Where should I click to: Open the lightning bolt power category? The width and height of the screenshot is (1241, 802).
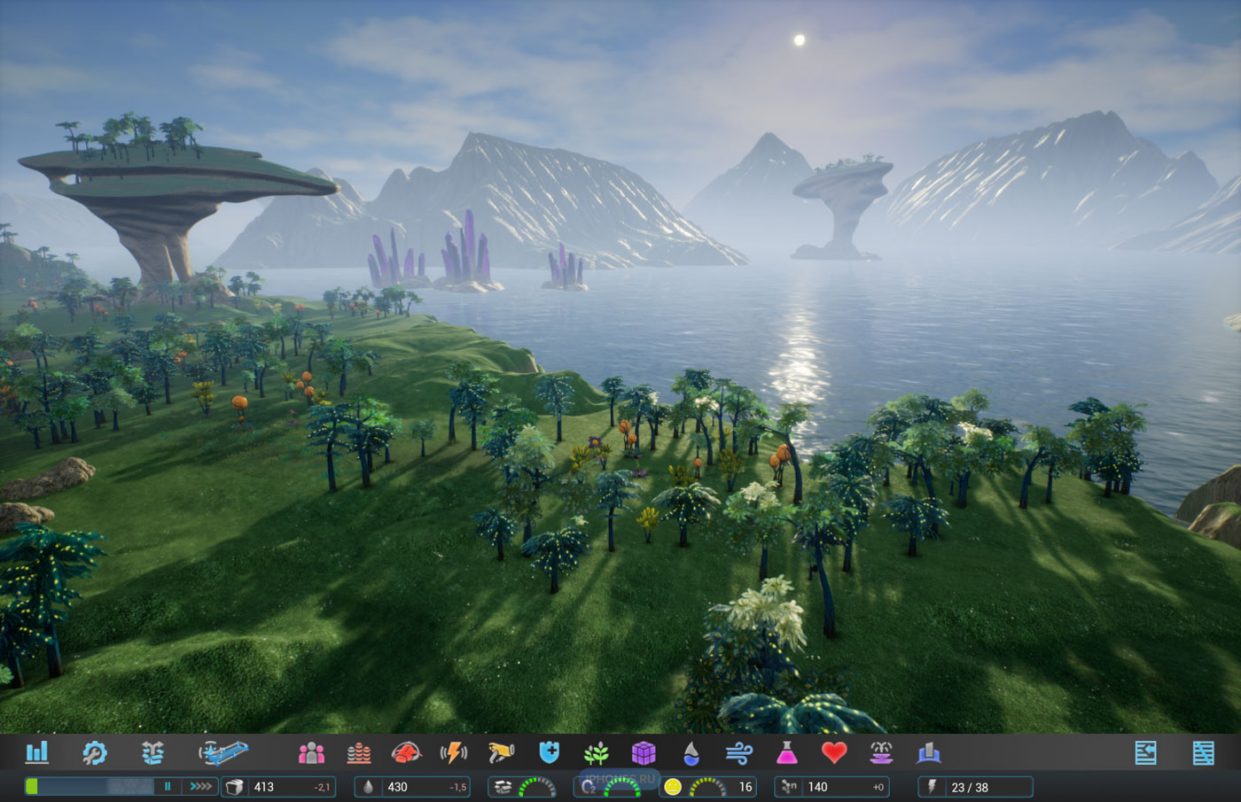pos(454,752)
